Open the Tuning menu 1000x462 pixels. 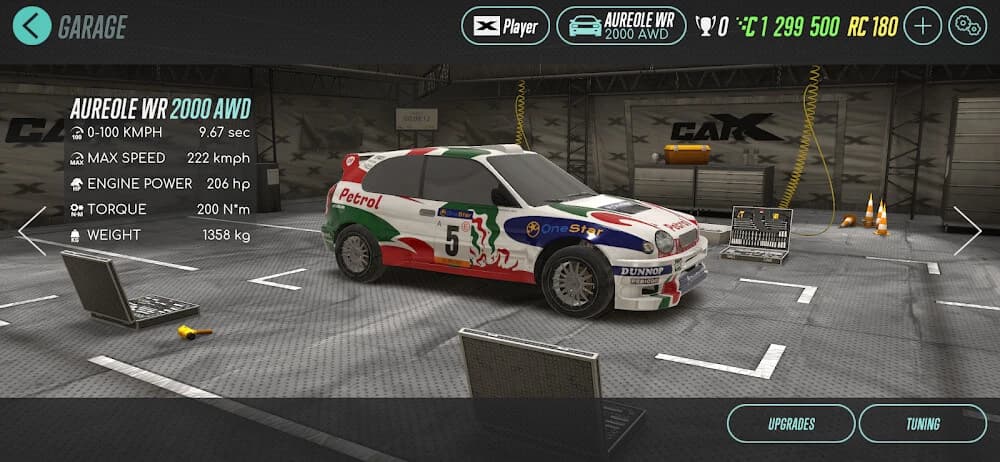click(x=922, y=423)
